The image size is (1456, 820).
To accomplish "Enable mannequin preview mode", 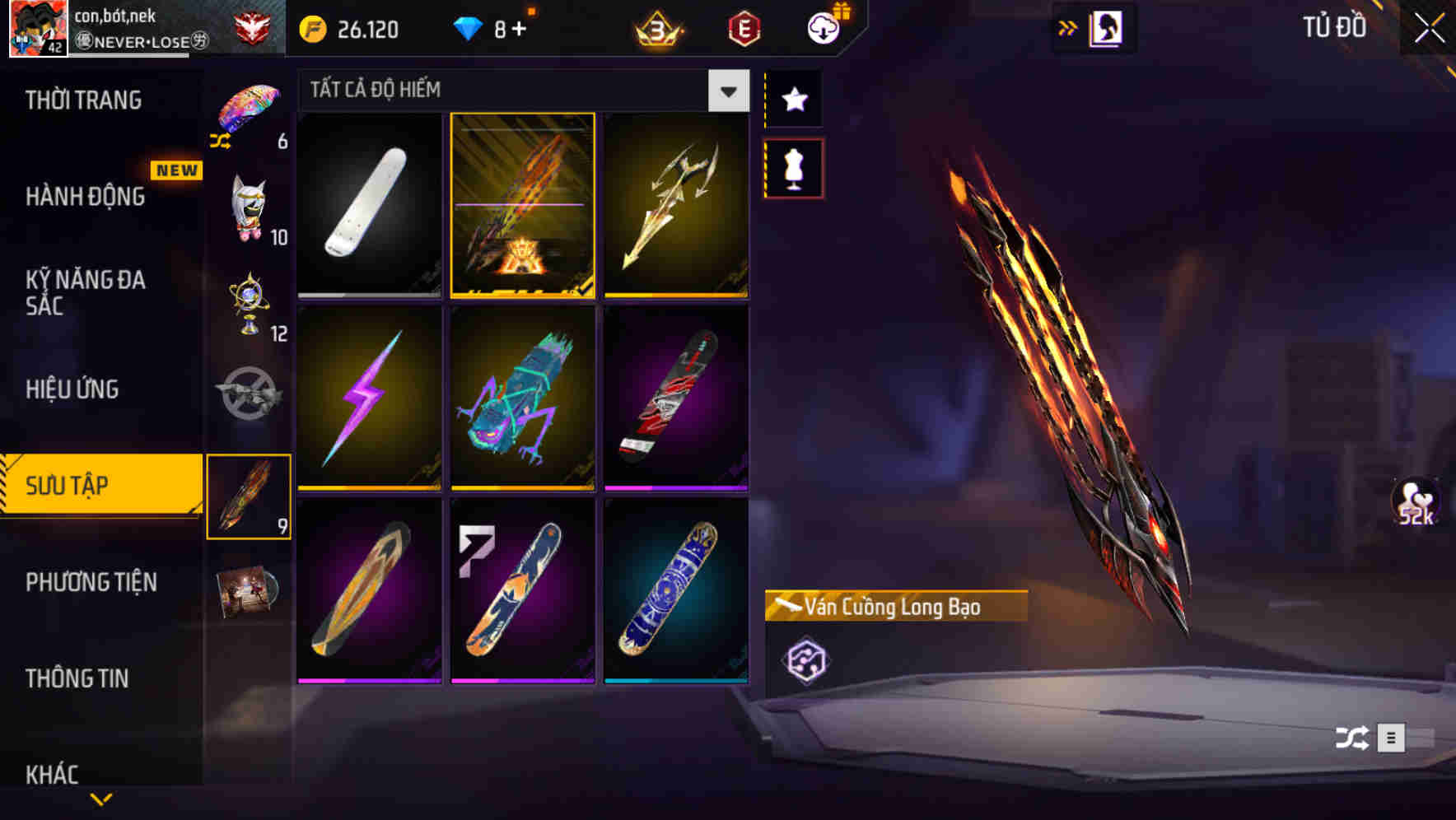I will tap(793, 167).
